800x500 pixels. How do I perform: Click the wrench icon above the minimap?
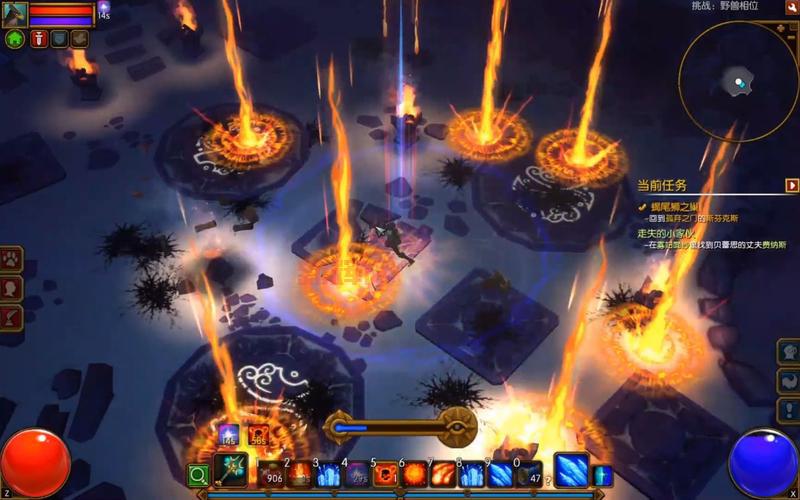[791, 7]
